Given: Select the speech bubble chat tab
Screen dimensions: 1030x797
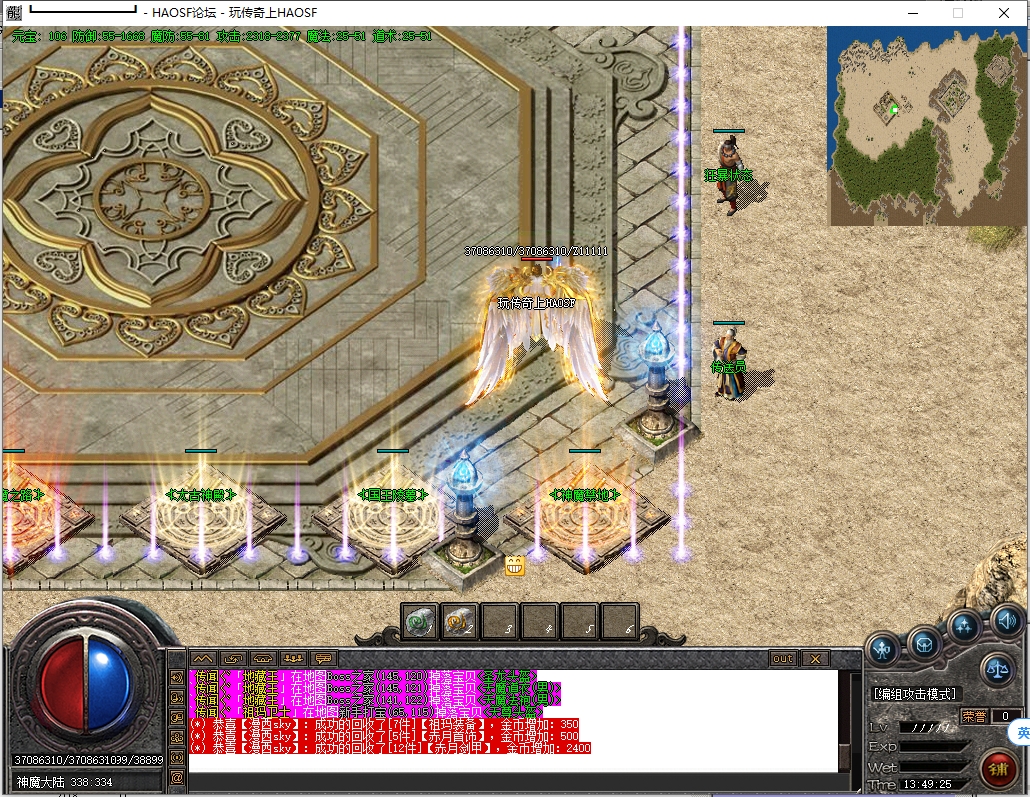Looking at the screenshot, I should tap(323, 659).
